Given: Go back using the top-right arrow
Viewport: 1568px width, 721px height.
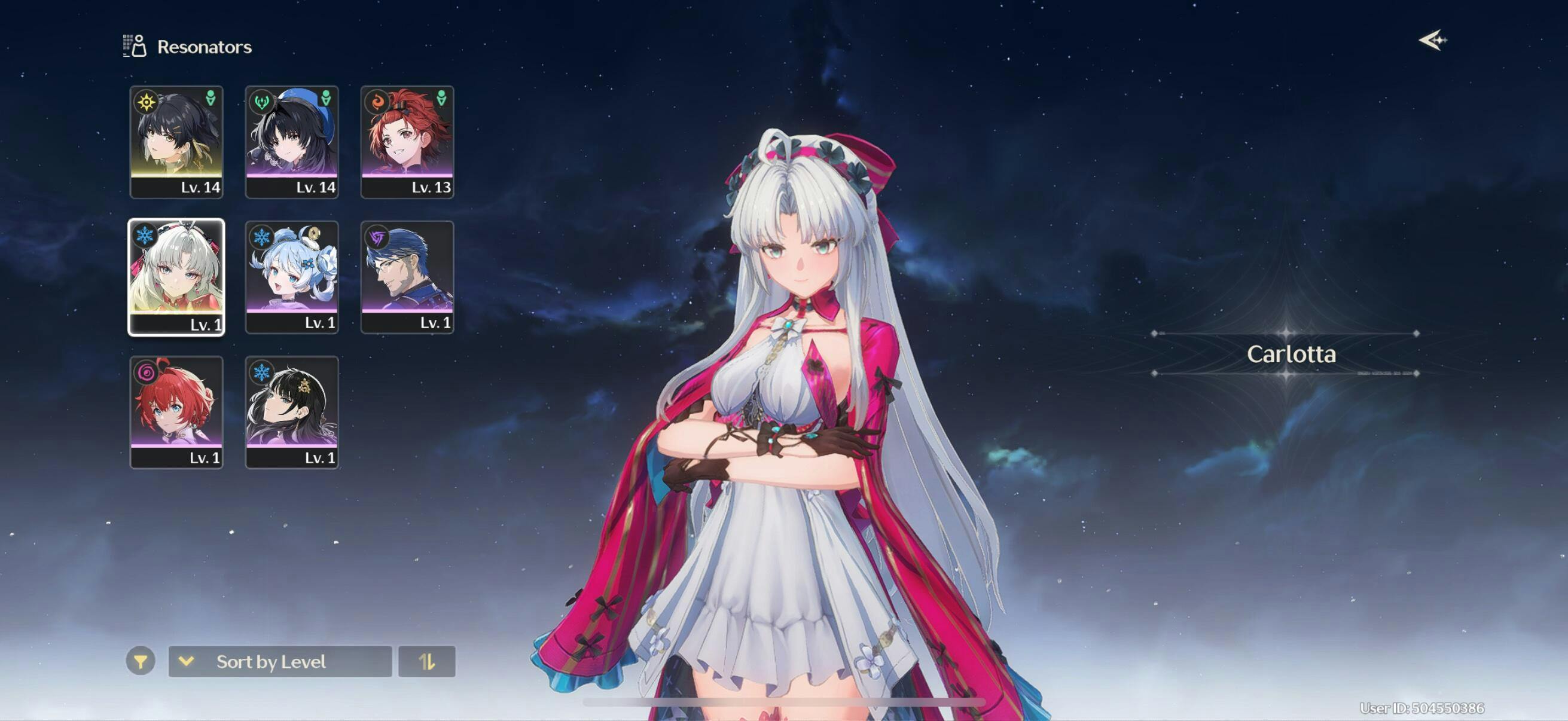Looking at the screenshot, I should 1432,41.
